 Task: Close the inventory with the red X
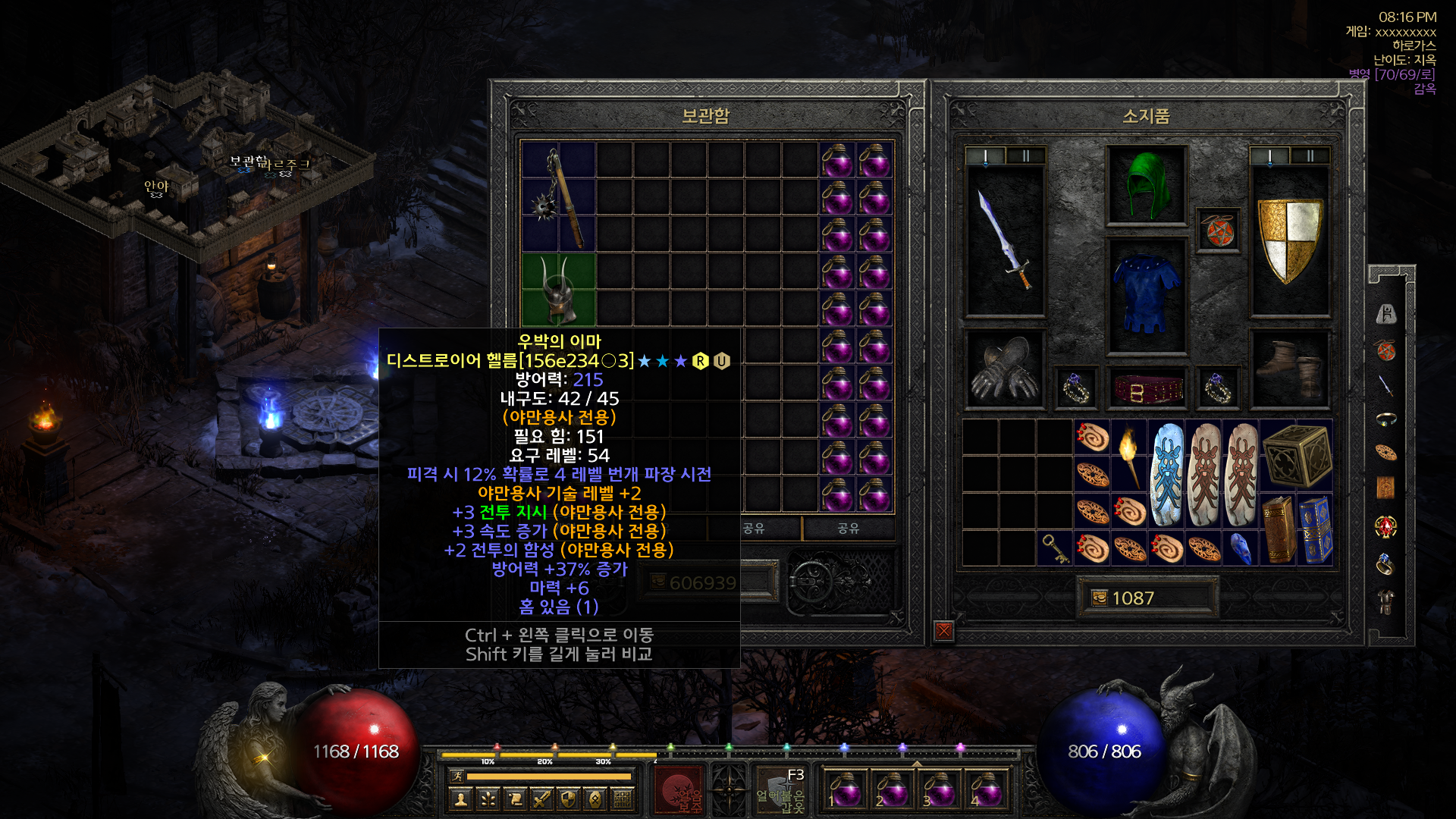(943, 630)
